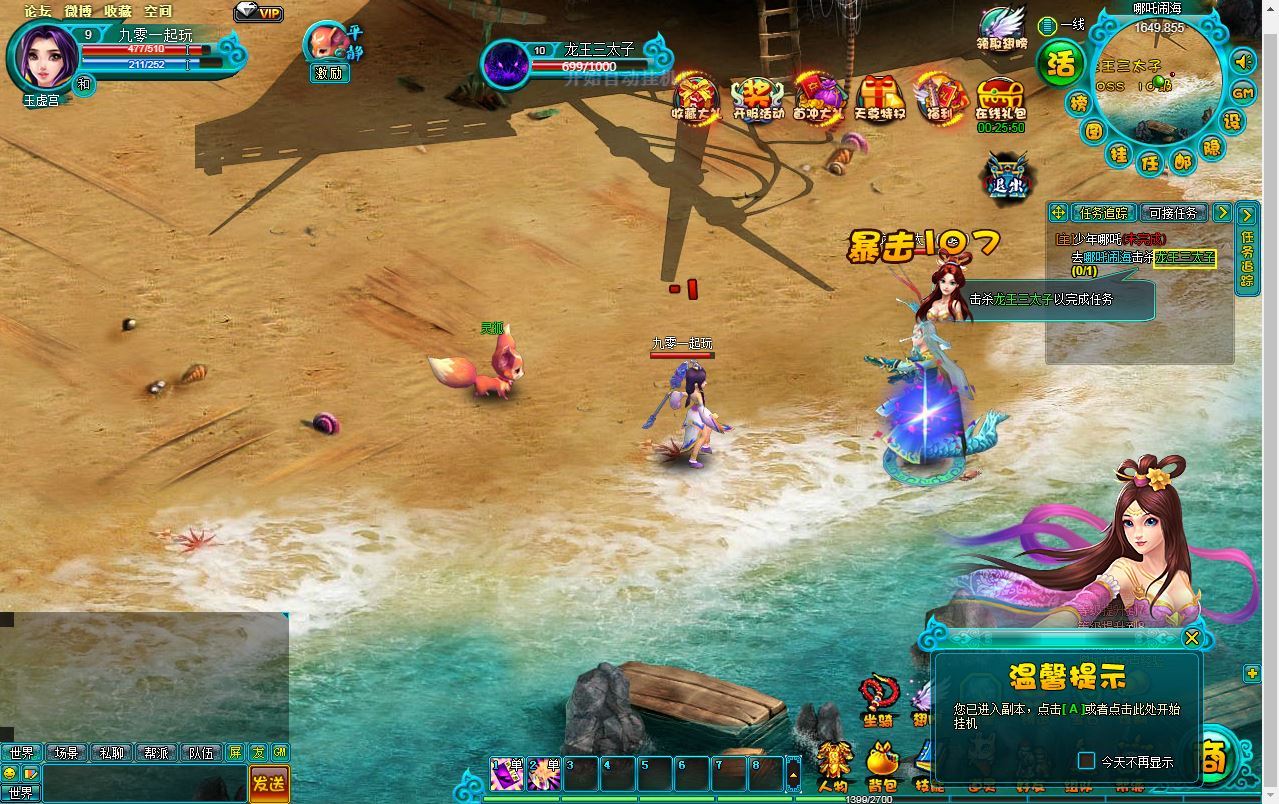Image resolution: width=1279 pixels, height=804 pixels.
Task: Toggle sound with the speaker button
Action: coord(1243,62)
